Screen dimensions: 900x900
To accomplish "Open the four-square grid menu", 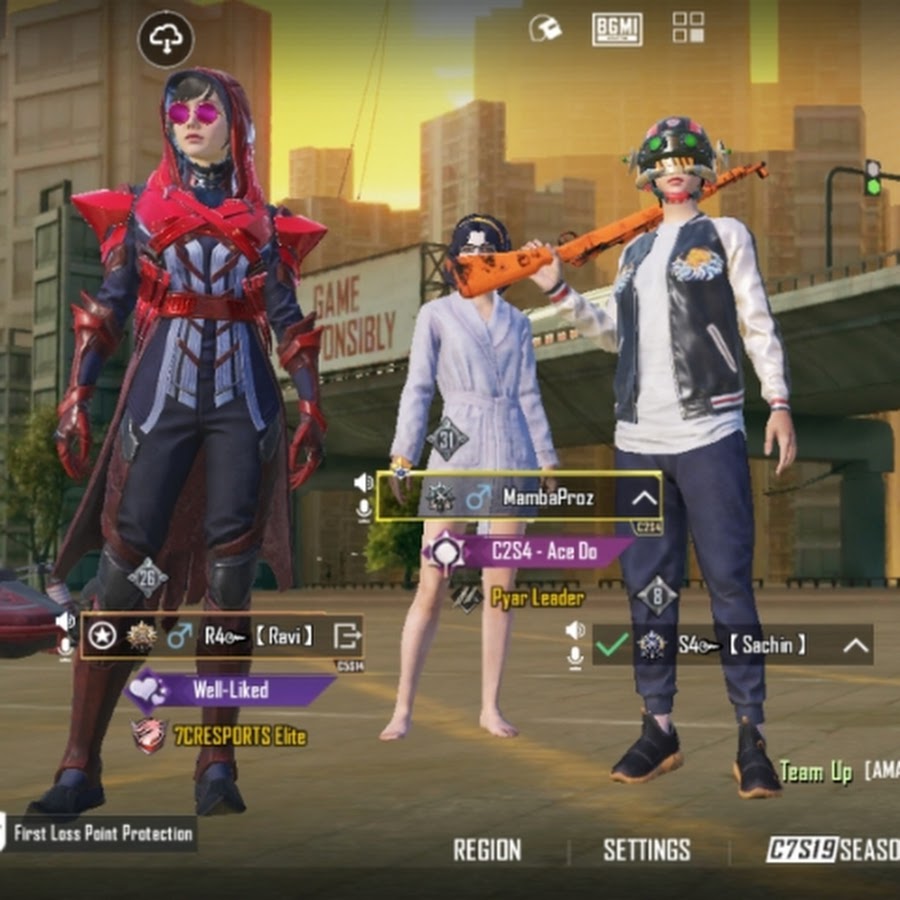I will coord(688,28).
